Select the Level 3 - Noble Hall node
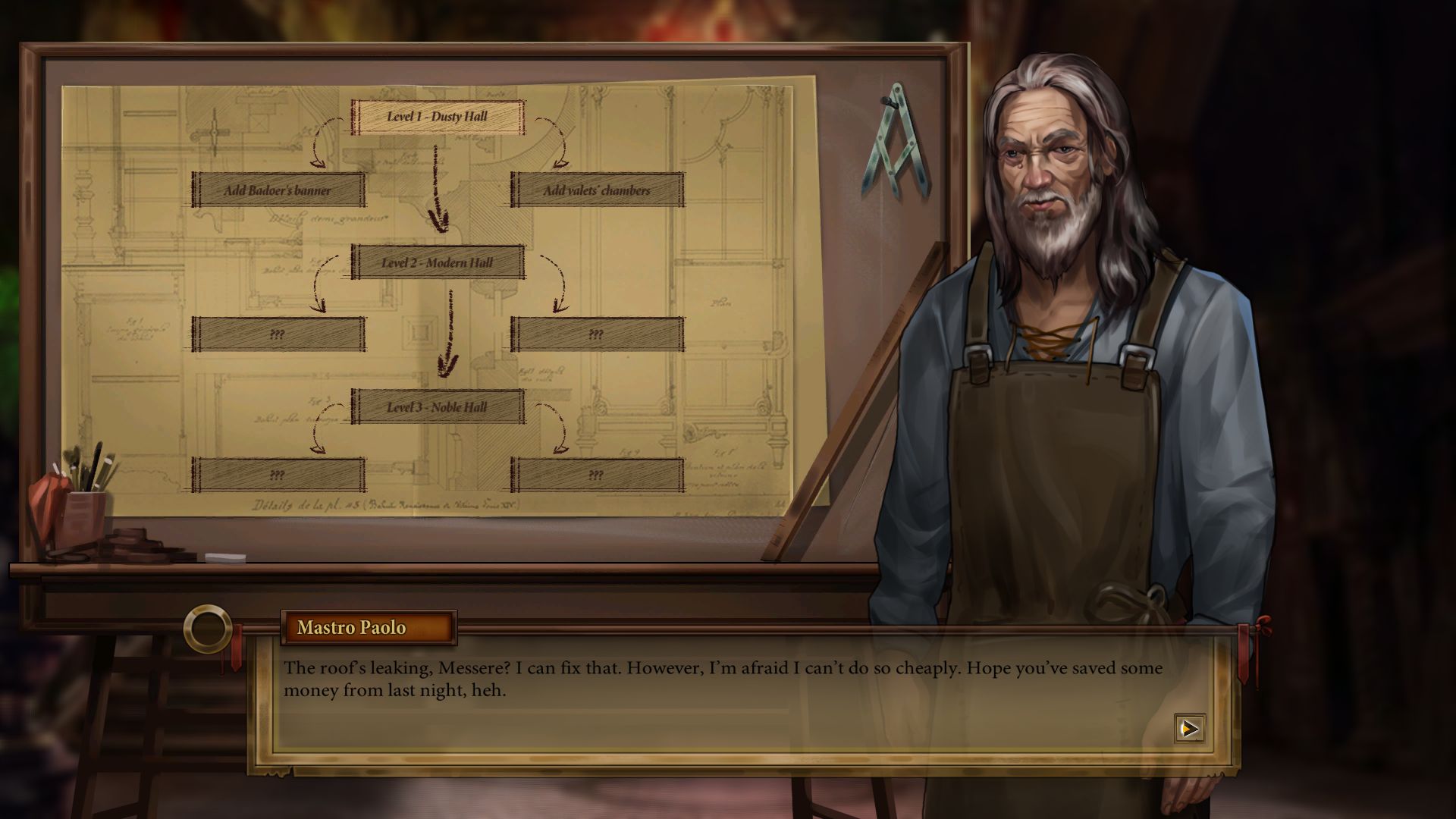1456x819 pixels. (438, 407)
